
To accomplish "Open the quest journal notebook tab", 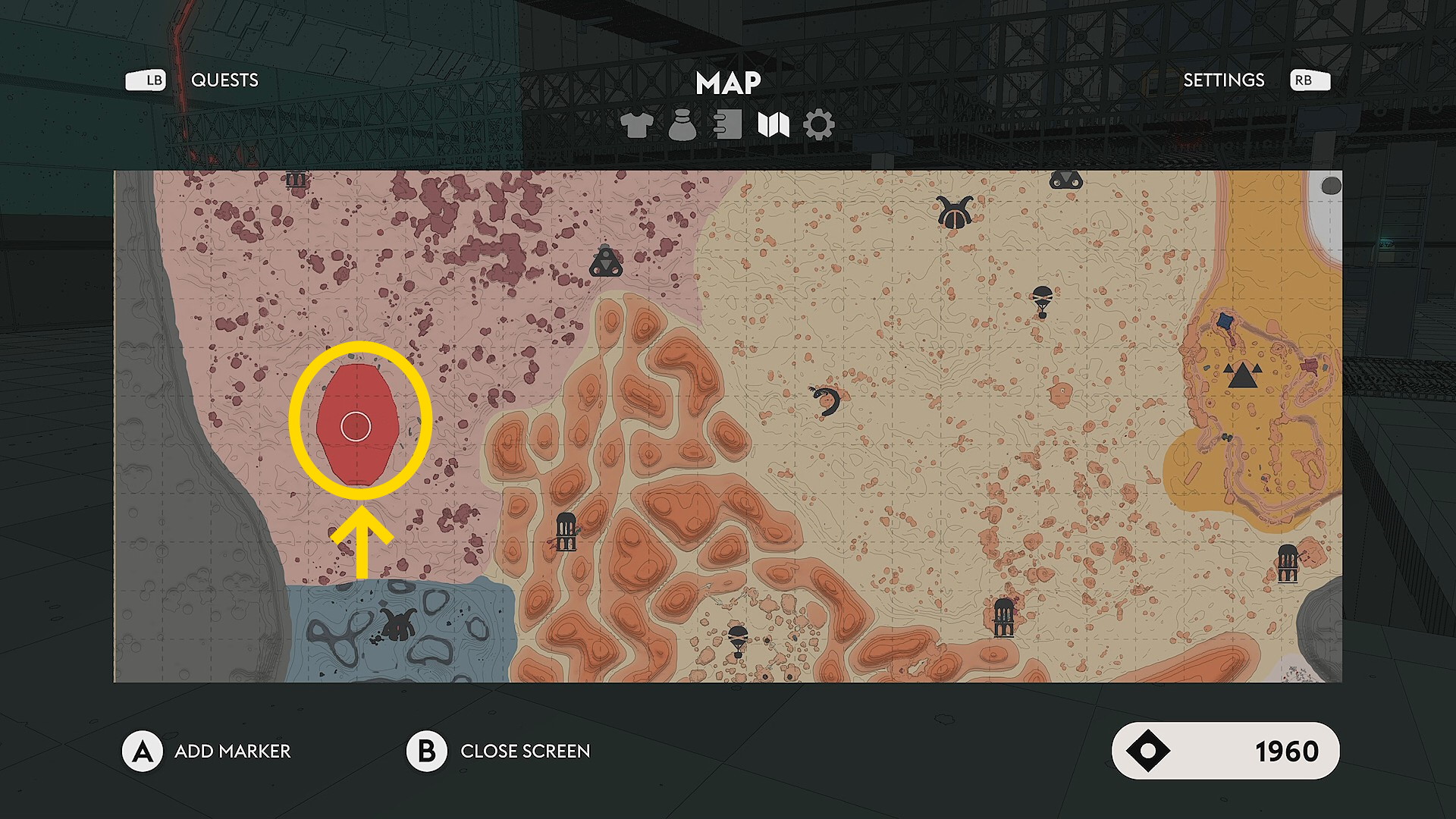I will (x=727, y=125).
